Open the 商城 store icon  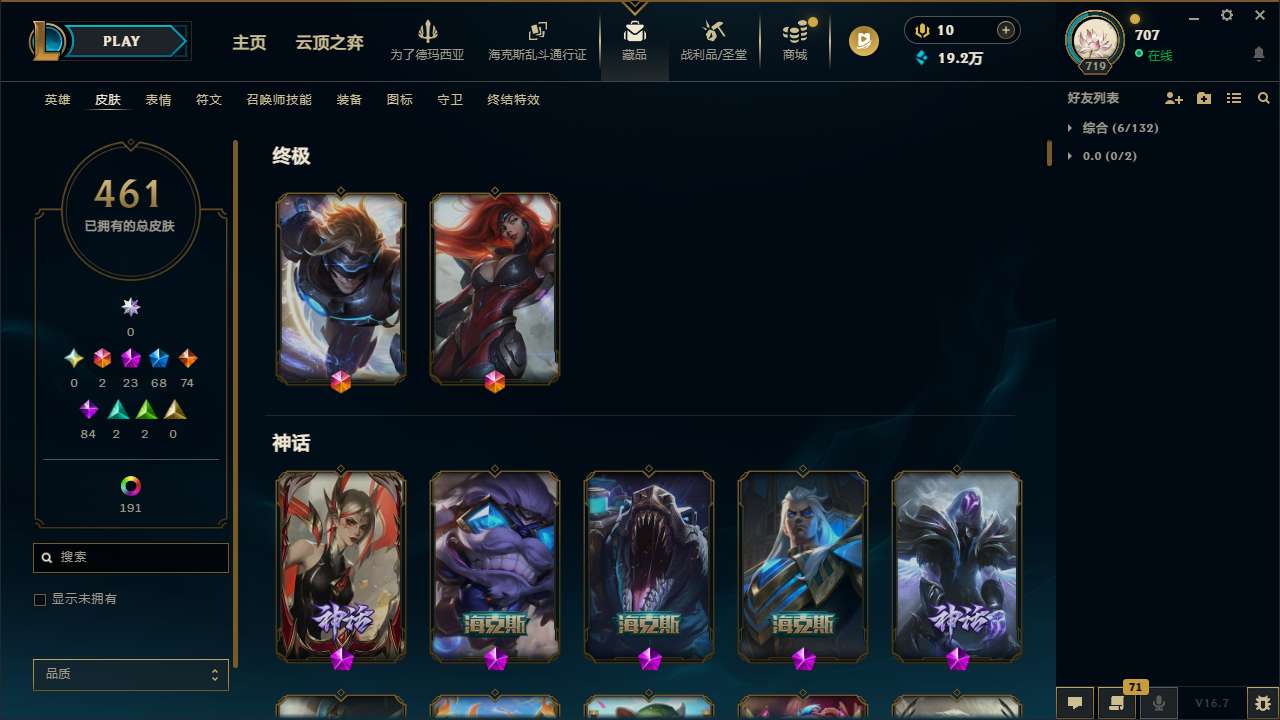point(794,38)
